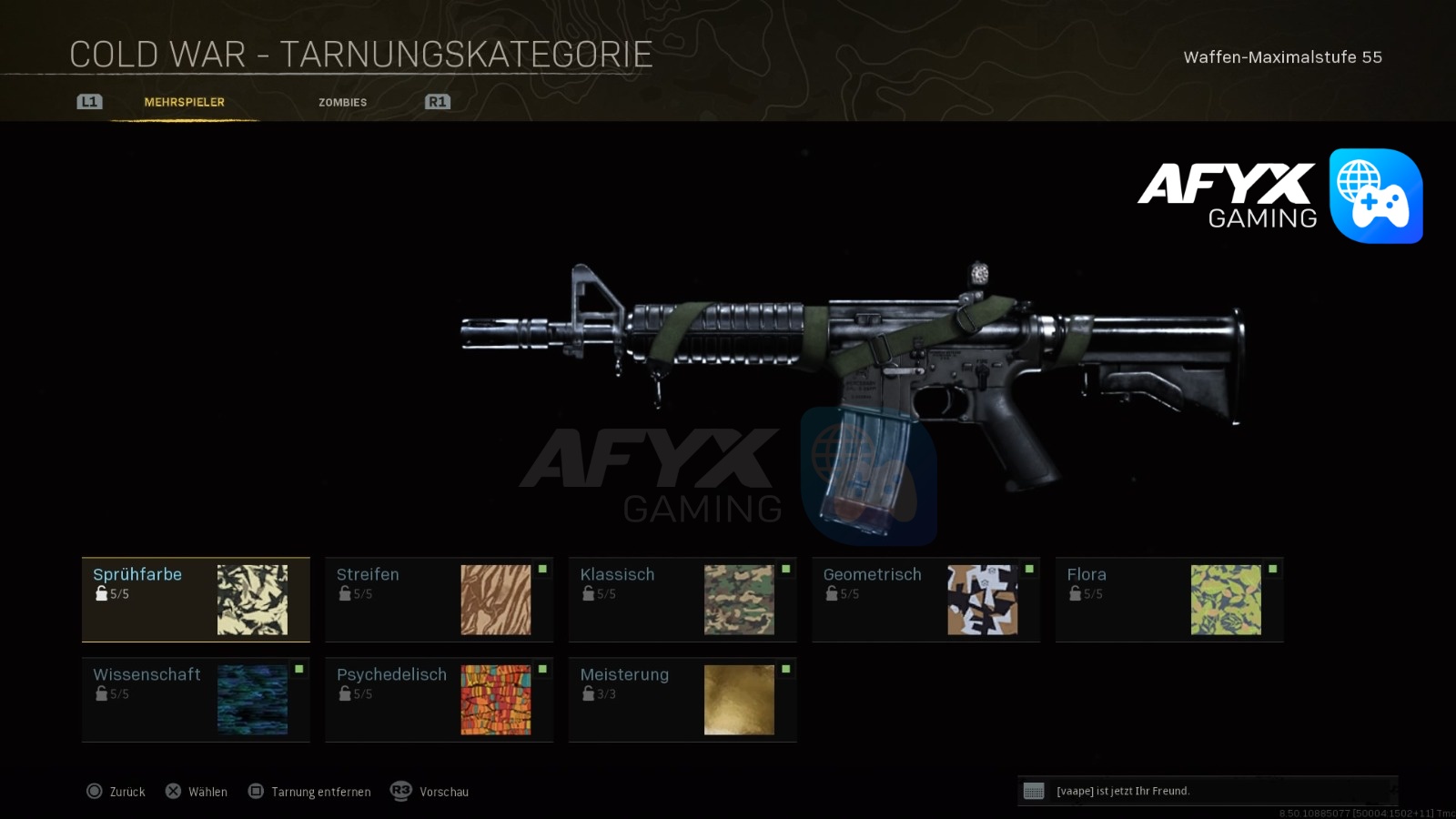The height and width of the screenshot is (819, 1456).
Task: Switch to the Zombies tab
Action: coord(343,103)
